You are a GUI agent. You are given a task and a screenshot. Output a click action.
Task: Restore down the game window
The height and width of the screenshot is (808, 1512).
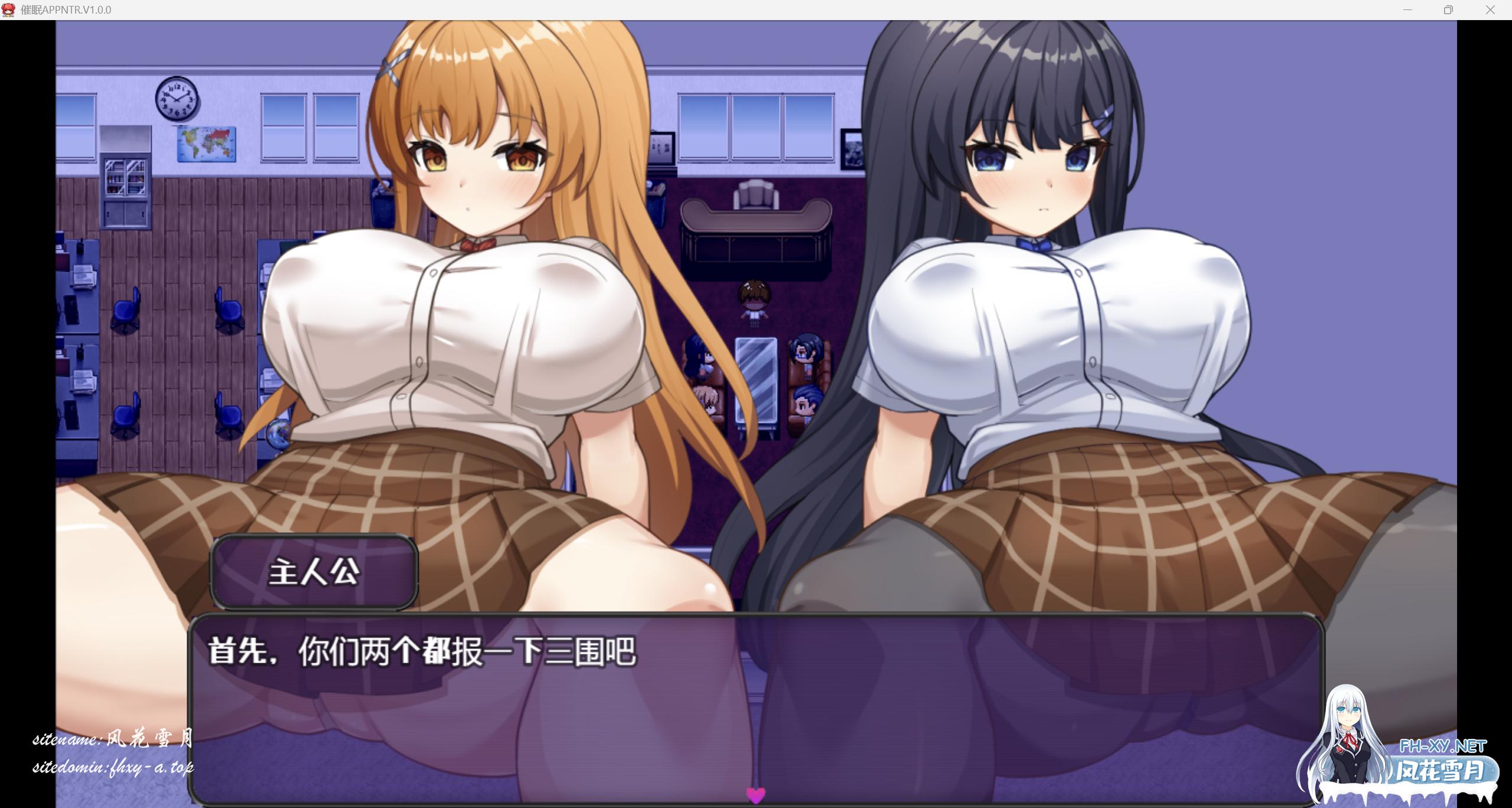pos(1448,9)
